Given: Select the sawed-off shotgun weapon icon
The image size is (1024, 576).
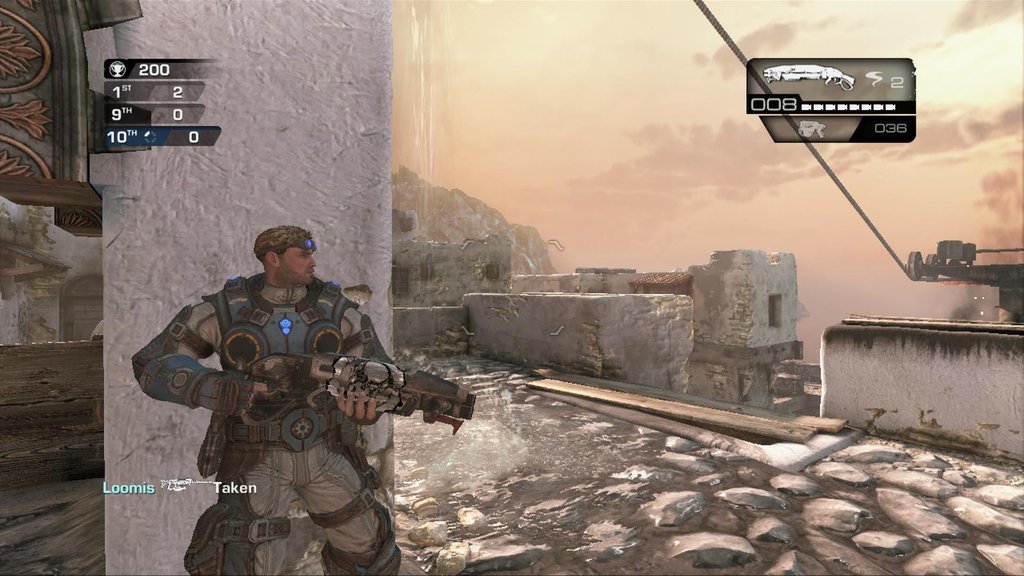Looking at the screenshot, I should click(808, 77).
